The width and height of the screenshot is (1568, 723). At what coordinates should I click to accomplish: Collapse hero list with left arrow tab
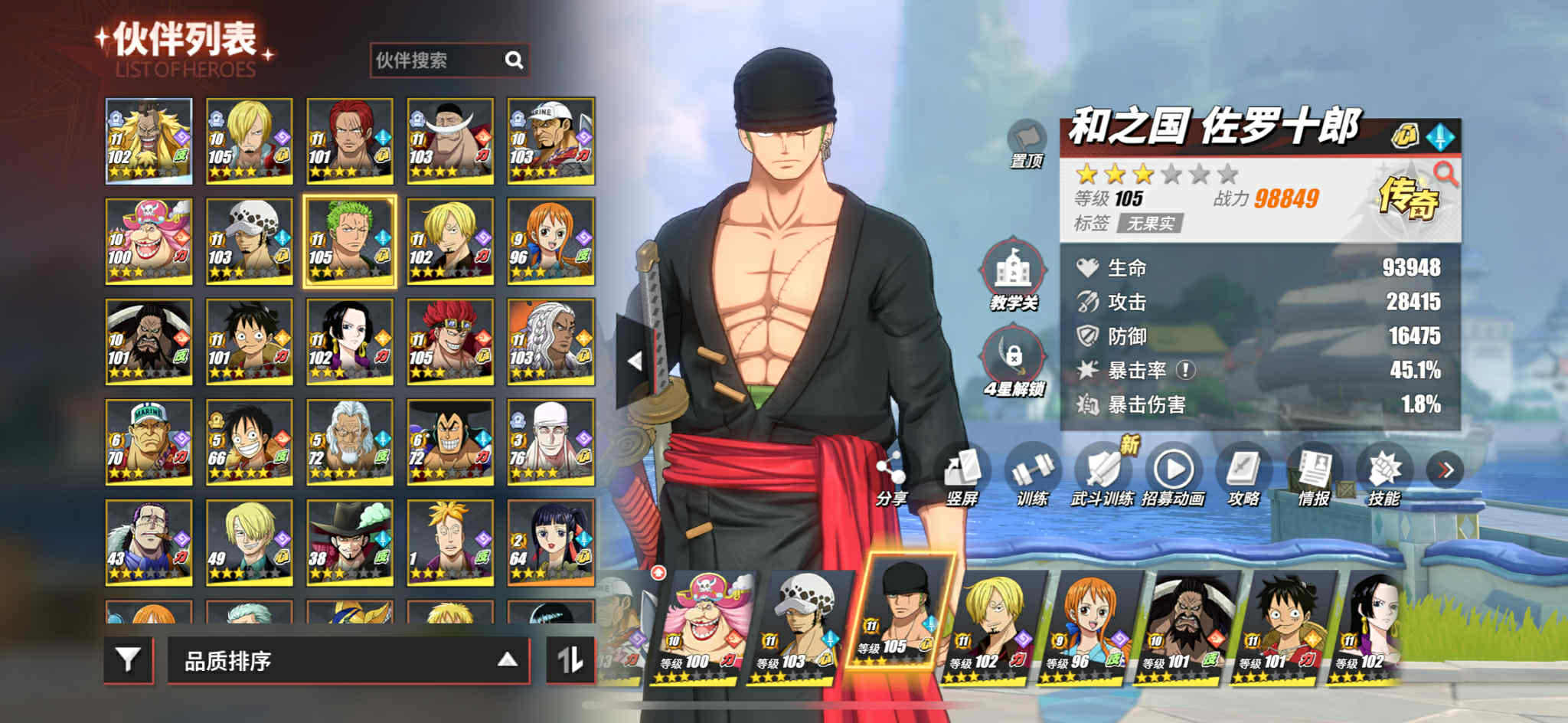coord(634,361)
